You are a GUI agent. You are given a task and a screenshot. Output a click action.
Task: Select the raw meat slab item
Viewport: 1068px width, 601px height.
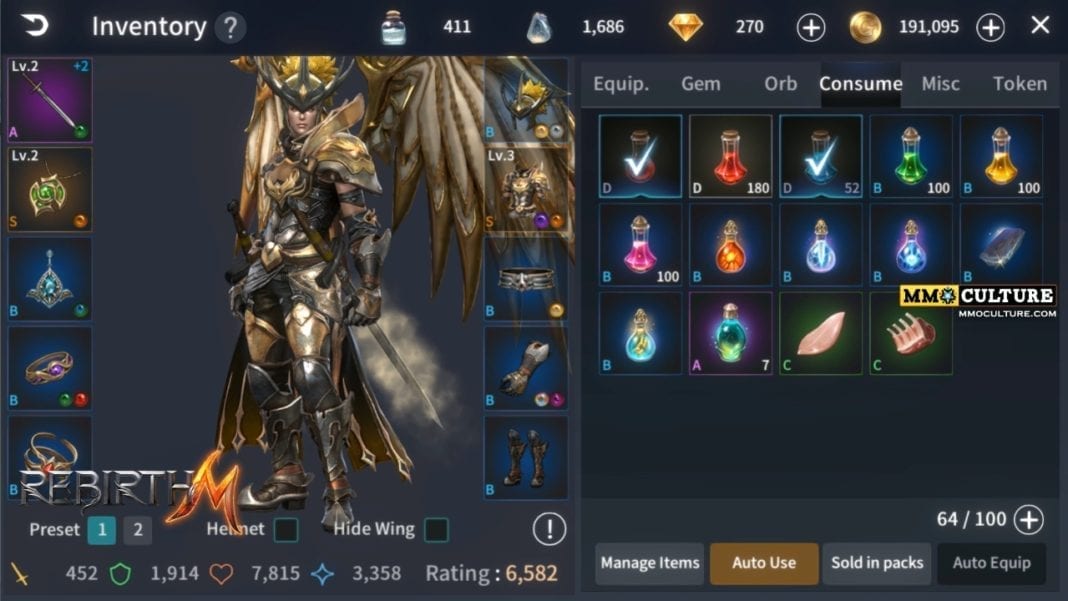(x=820, y=333)
